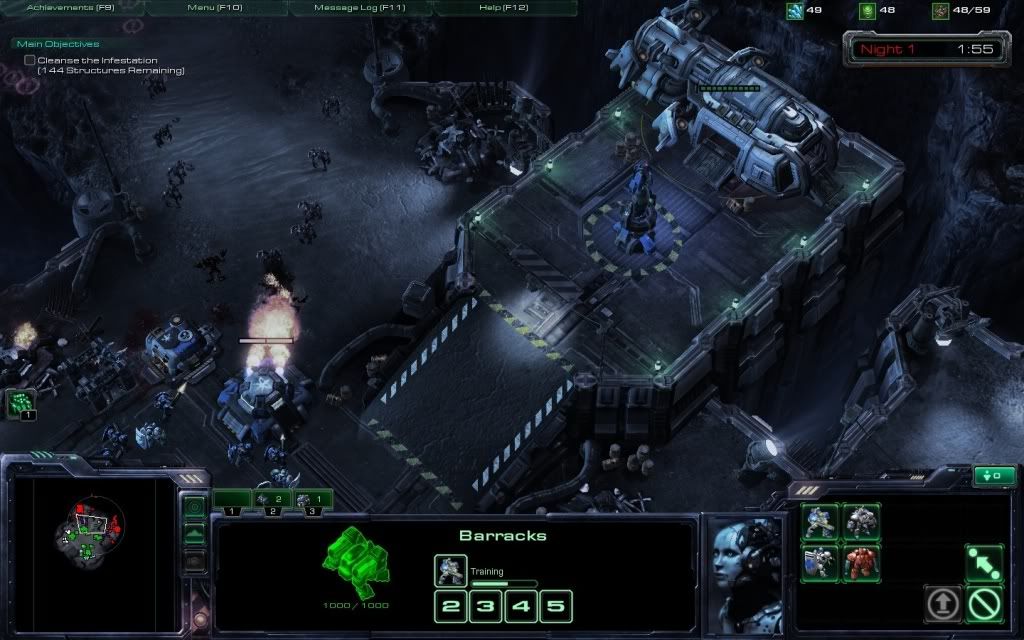Select idle workers button above command card
This screenshot has width=1024, height=640.
tap(993, 476)
